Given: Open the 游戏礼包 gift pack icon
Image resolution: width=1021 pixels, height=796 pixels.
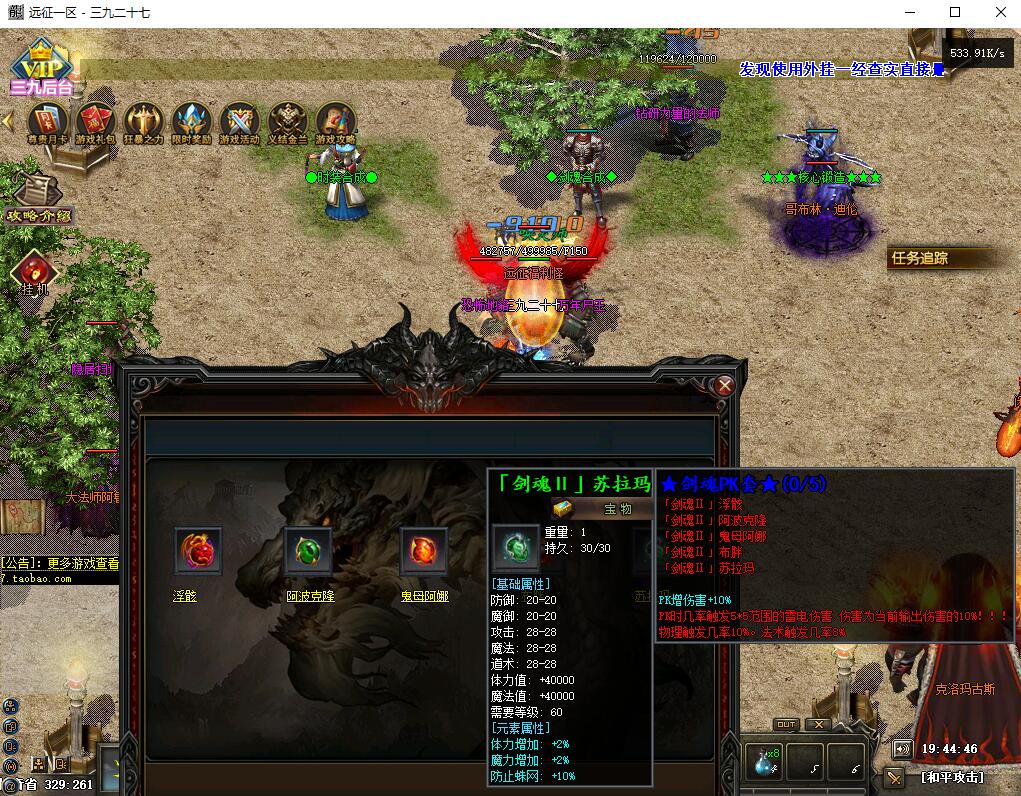Looking at the screenshot, I should [95, 122].
